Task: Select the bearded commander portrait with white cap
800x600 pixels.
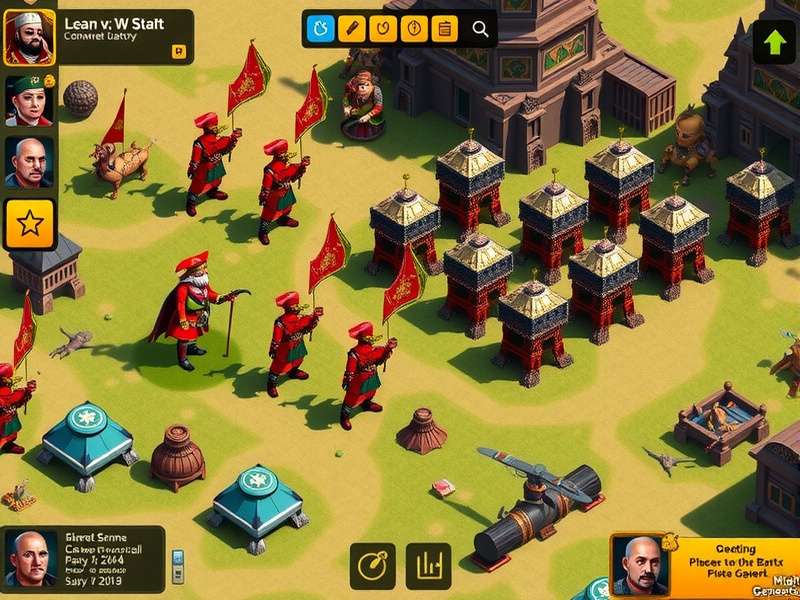Action: [29, 37]
